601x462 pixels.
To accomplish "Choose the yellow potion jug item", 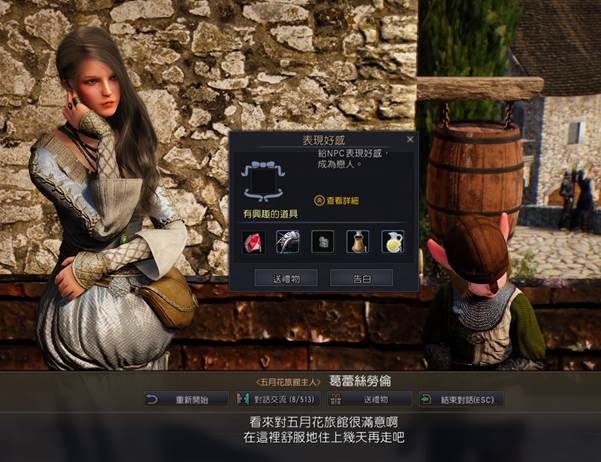I will pos(392,241).
